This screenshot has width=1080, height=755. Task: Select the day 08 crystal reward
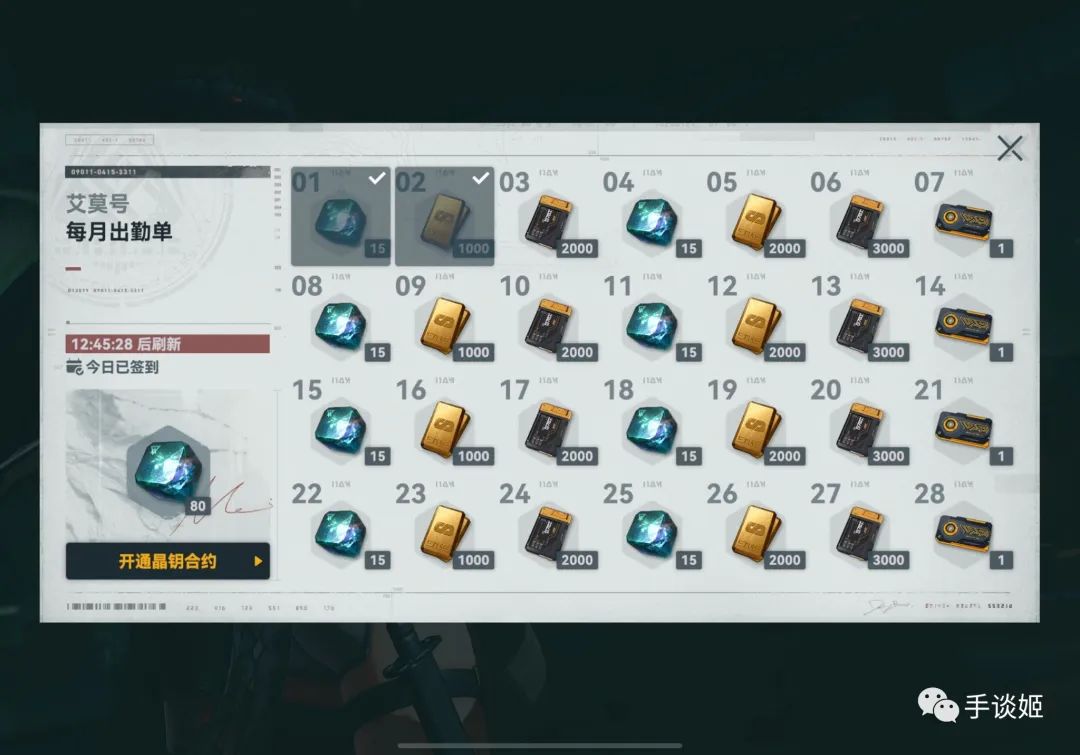[340, 325]
